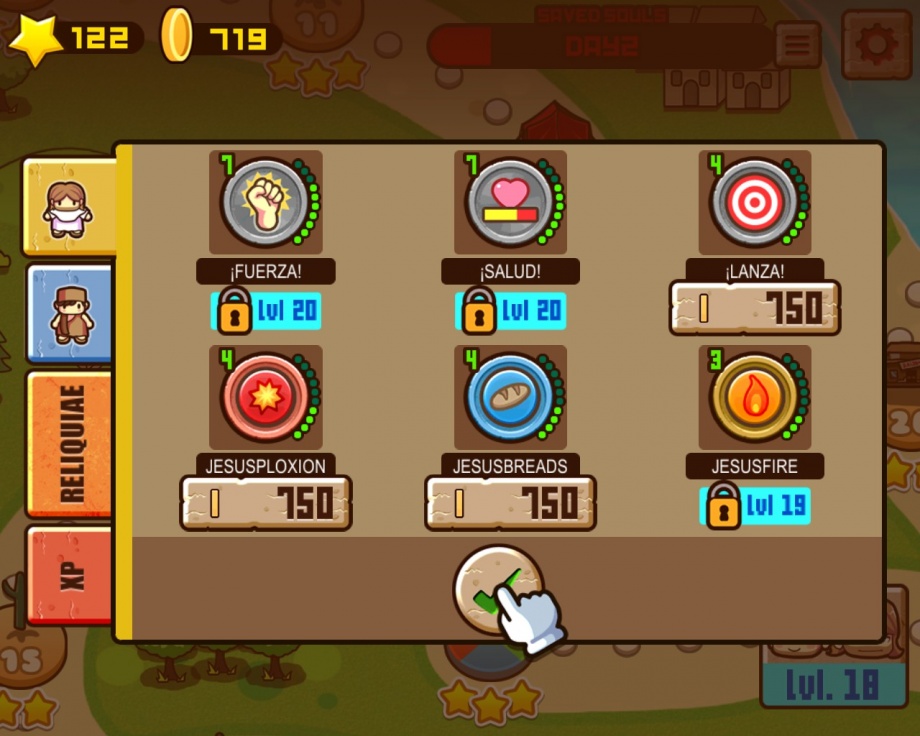Open the list menu button
Image resolution: width=920 pixels, height=736 pixels.
[797, 45]
